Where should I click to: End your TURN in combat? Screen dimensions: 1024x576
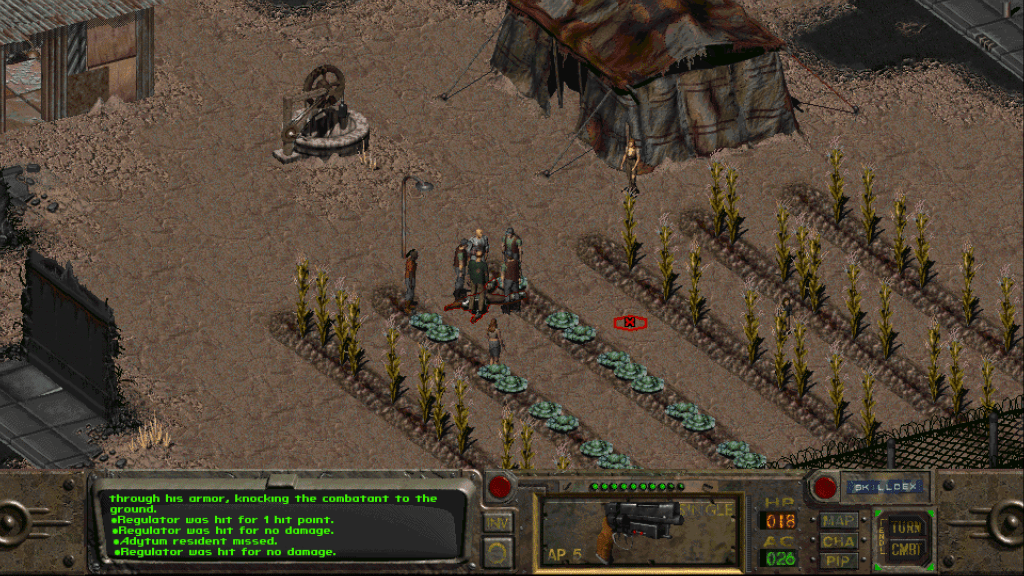(x=906, y=526)
